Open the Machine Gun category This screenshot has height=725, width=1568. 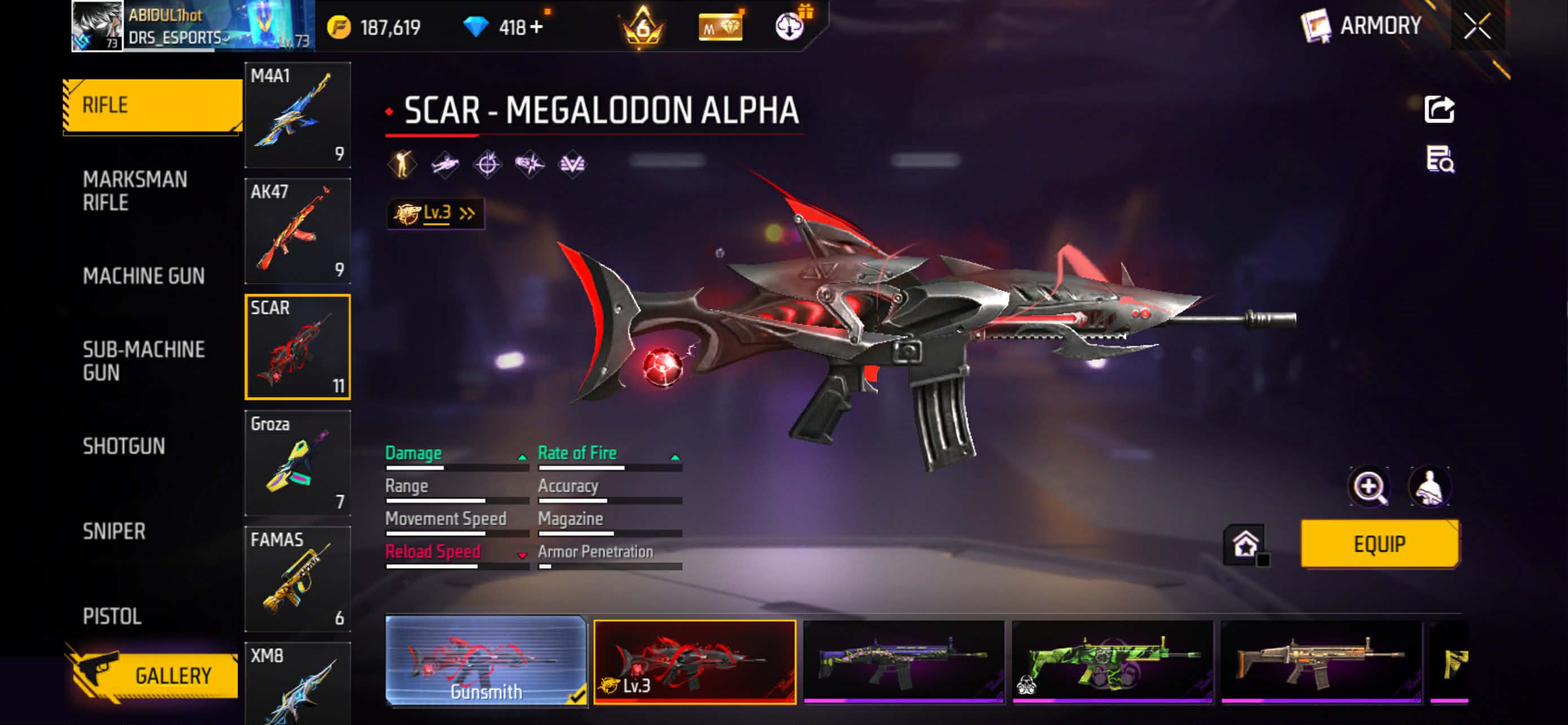coord(144,276)
